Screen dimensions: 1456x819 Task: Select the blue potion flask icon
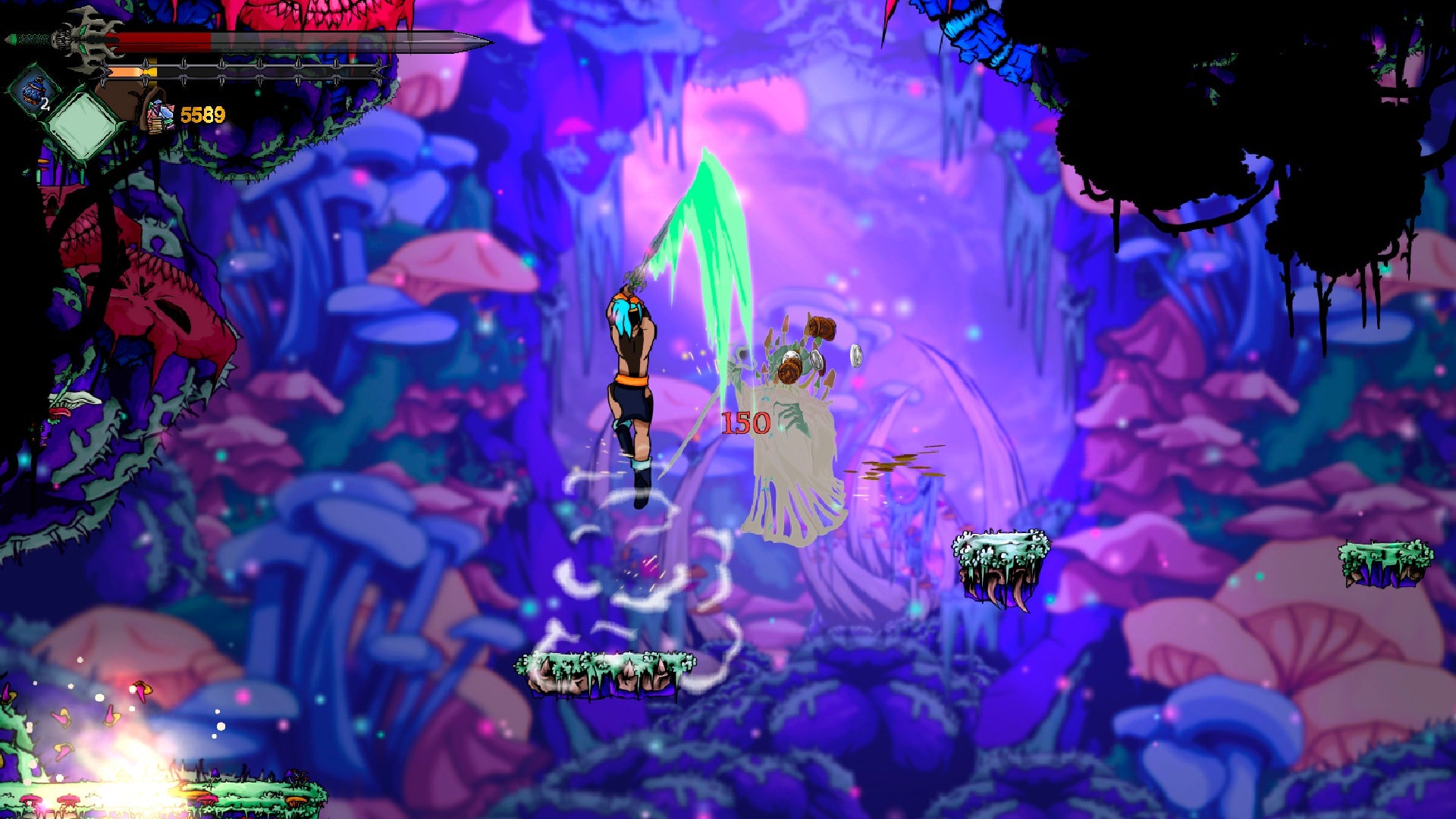tap(32, 93)
